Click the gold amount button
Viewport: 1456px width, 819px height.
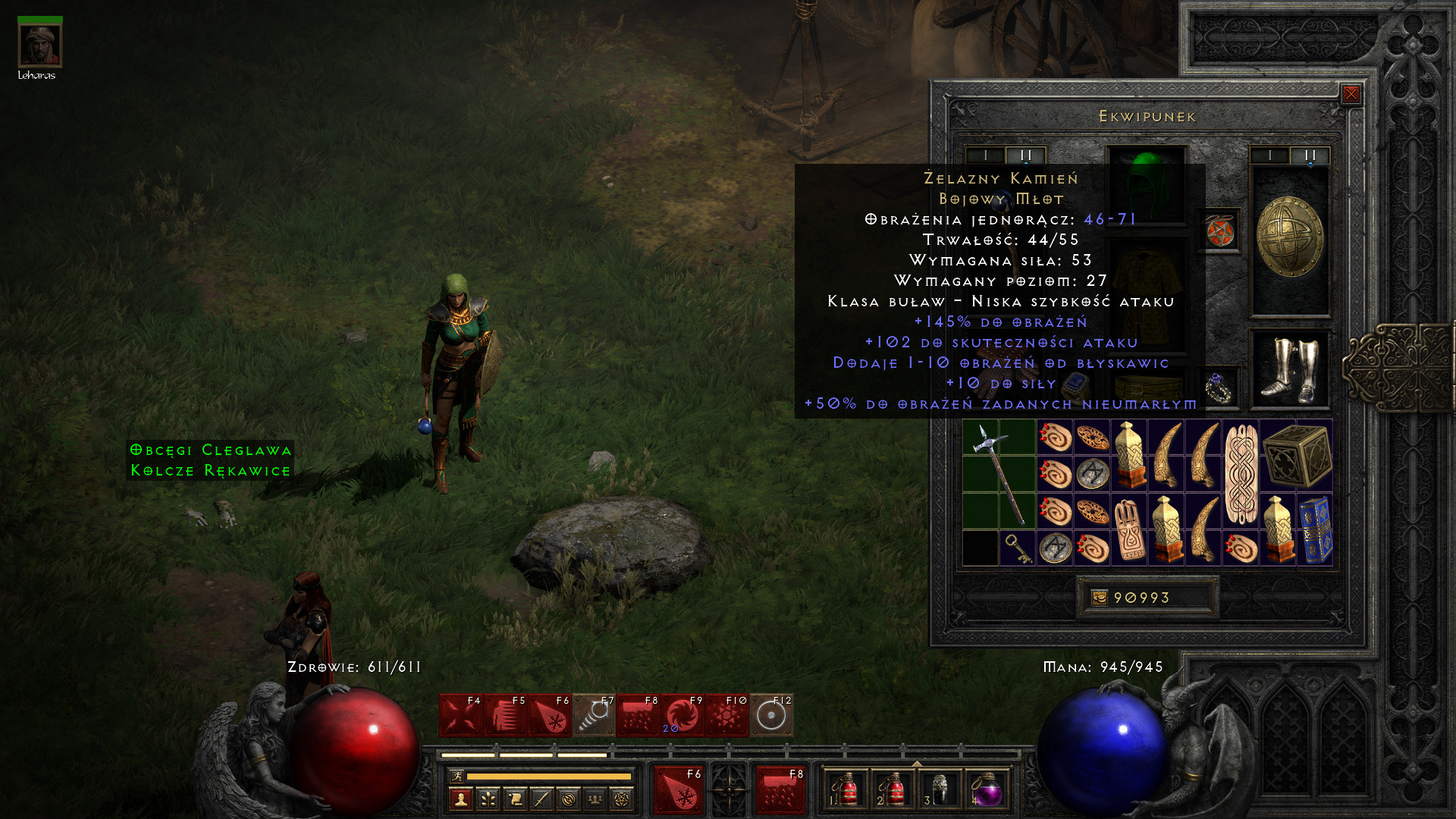(x=1147, y=598)
